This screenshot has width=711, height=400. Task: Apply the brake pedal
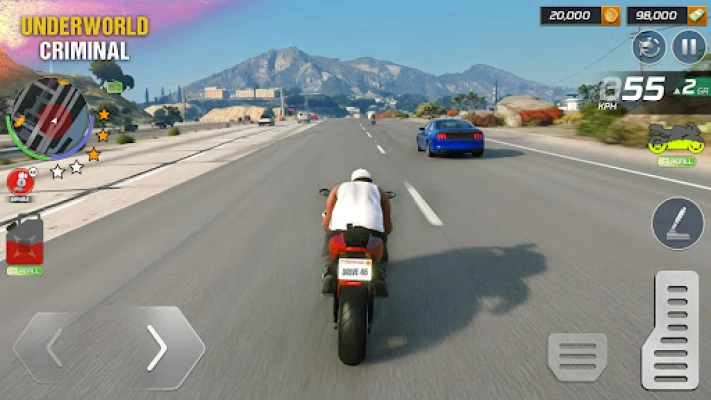(577, 357)
